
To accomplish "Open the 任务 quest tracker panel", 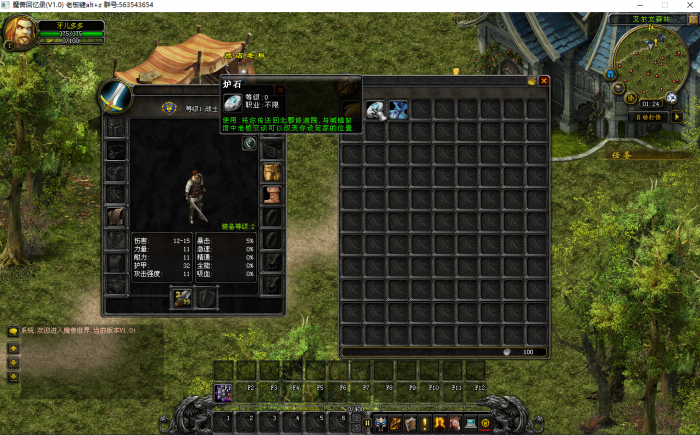I will [623, 155].
